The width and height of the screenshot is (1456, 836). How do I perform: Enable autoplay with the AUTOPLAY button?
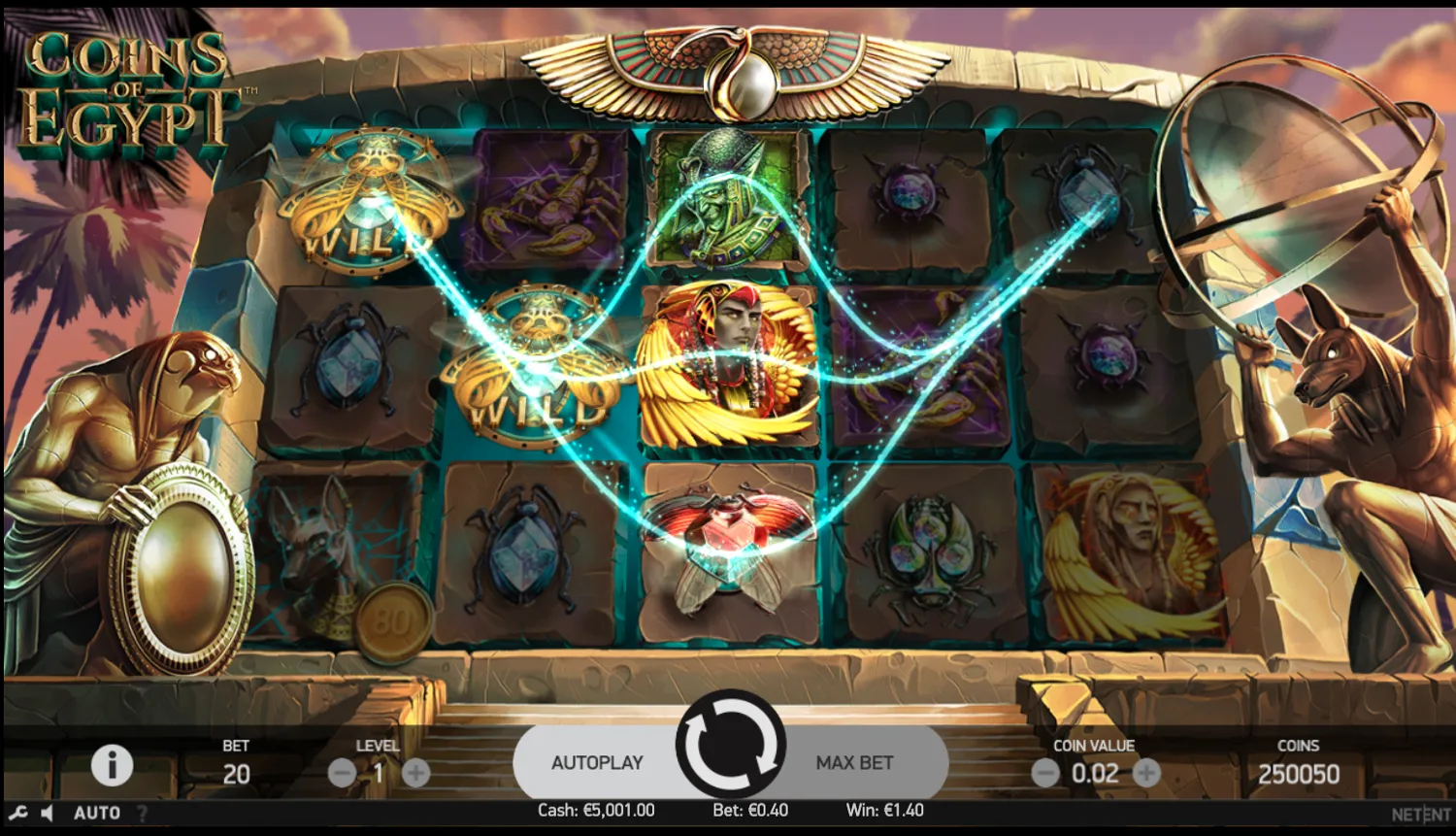pyautogui.click(x=597, y=762)
